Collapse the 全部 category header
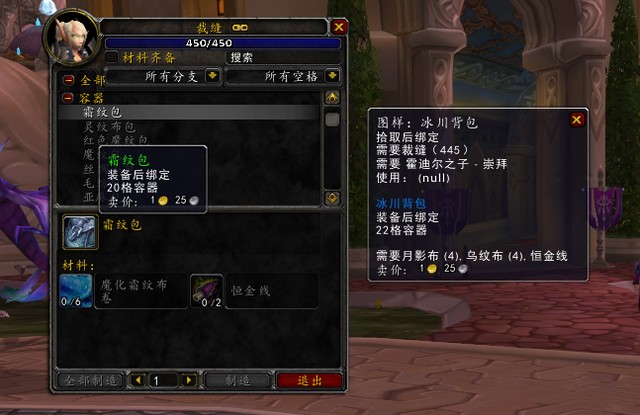The width and height of the screenshot is (640, 415). click(68, 79)
